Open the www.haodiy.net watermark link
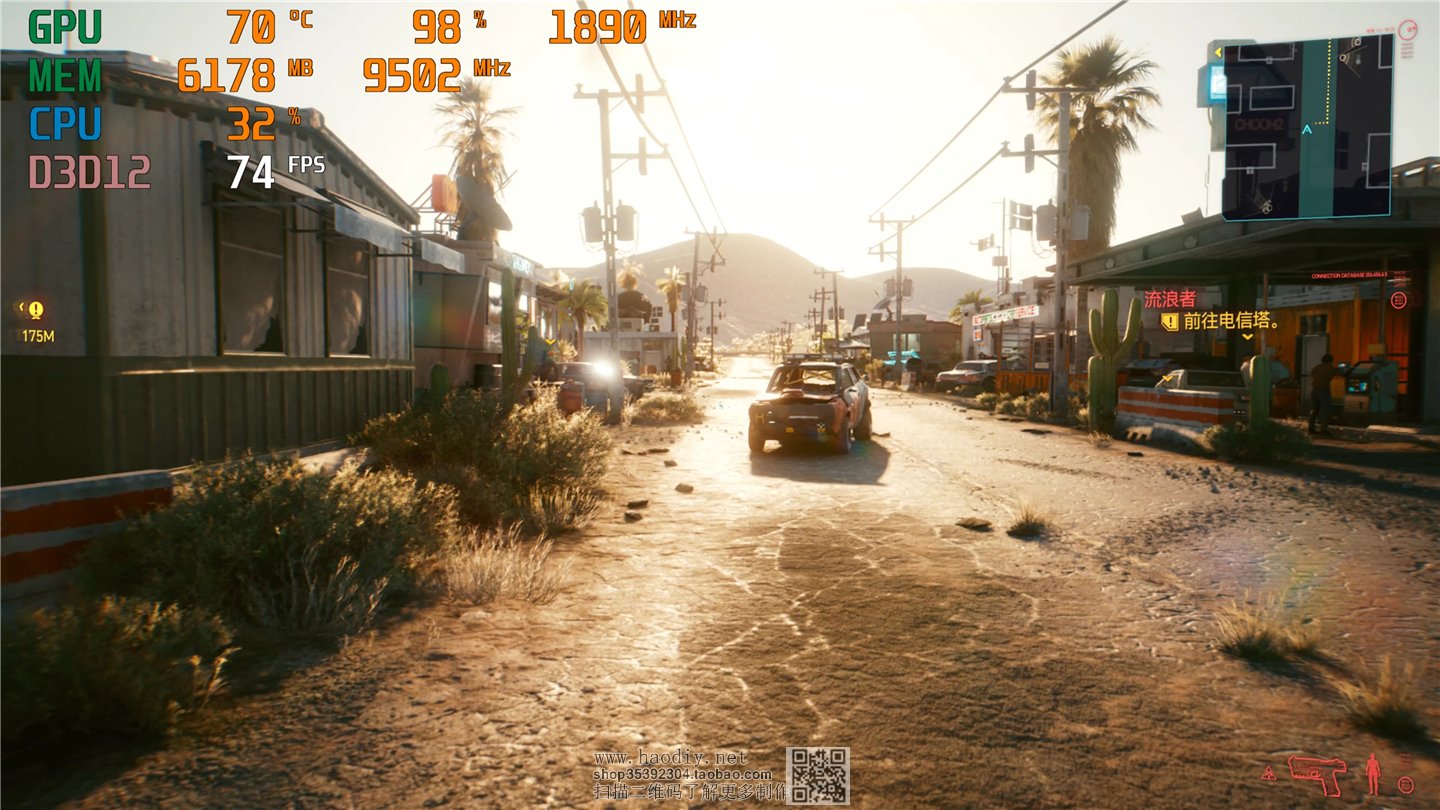1440x810 pixels. 670,758
